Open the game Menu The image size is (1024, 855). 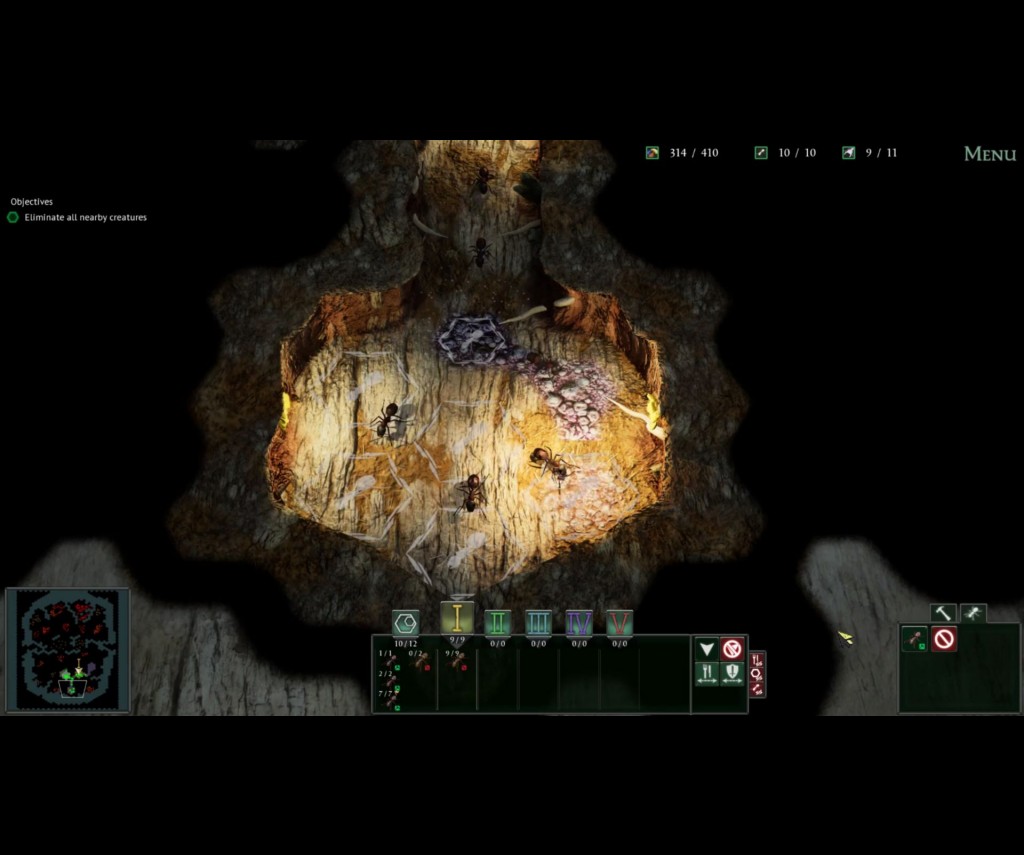coord(989,154)
